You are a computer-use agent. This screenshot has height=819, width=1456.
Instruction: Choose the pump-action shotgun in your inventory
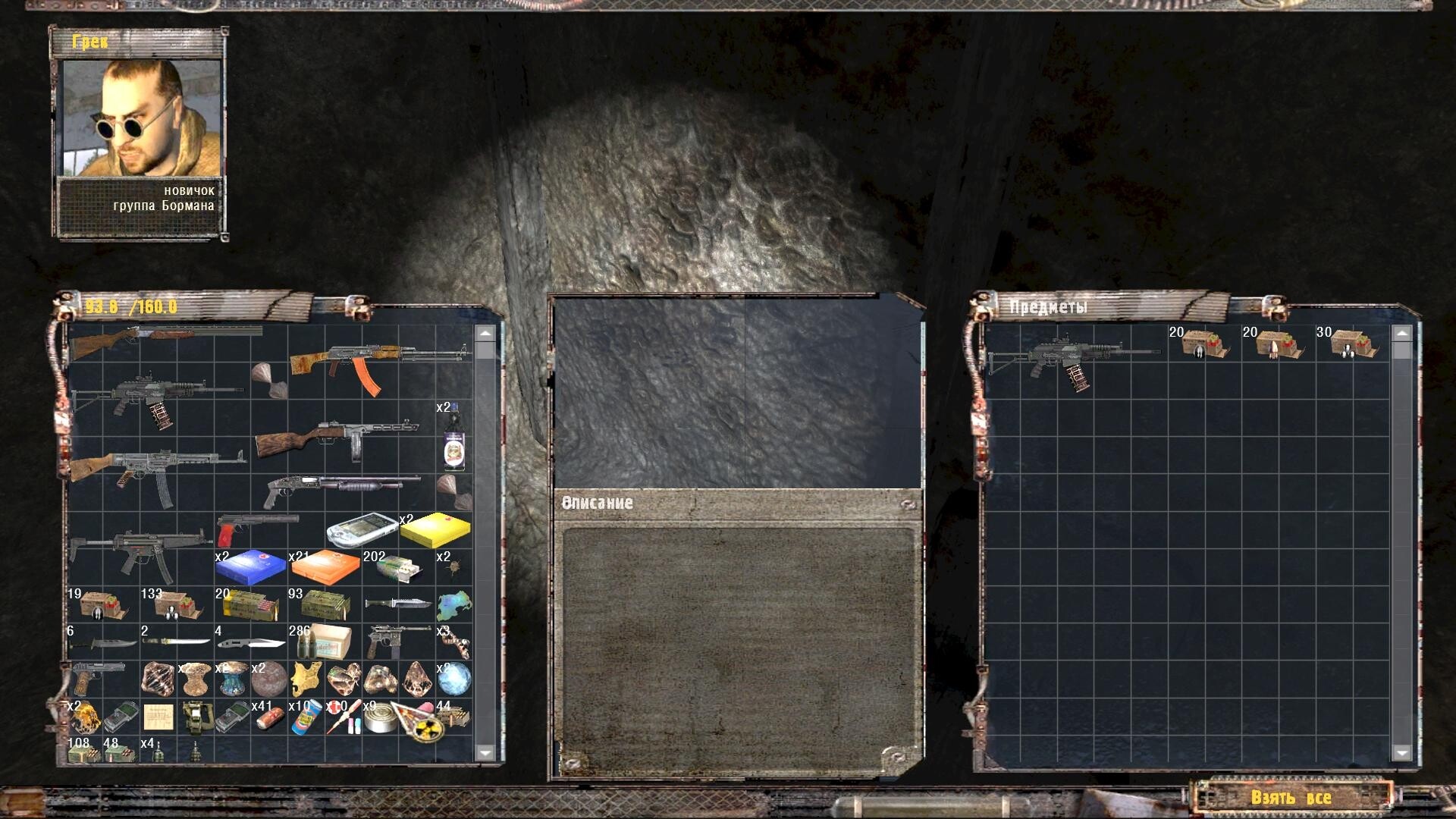(x=341, y=488)
